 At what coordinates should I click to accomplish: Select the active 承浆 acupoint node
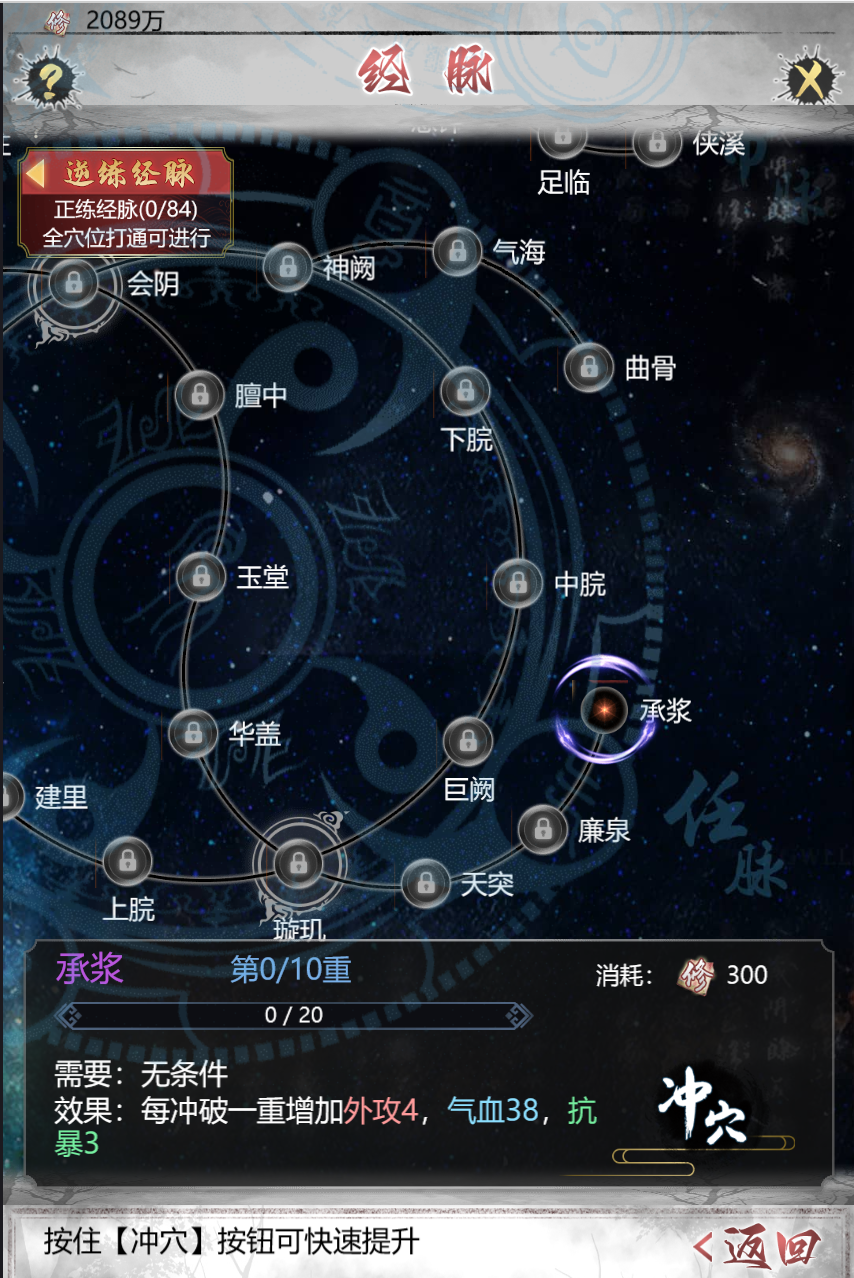tap(604, 709)
